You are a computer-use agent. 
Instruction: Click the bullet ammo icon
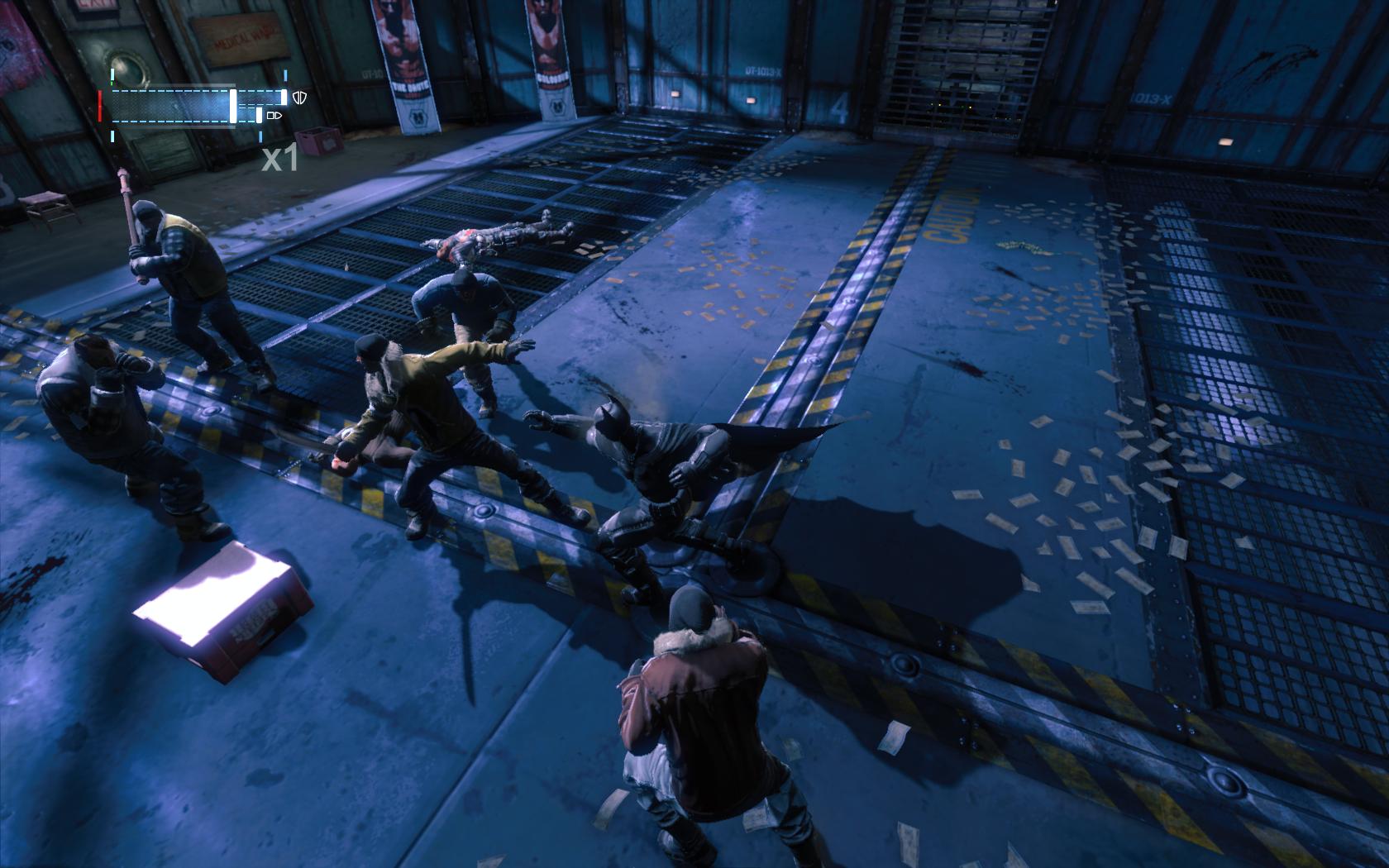[275, 116]
